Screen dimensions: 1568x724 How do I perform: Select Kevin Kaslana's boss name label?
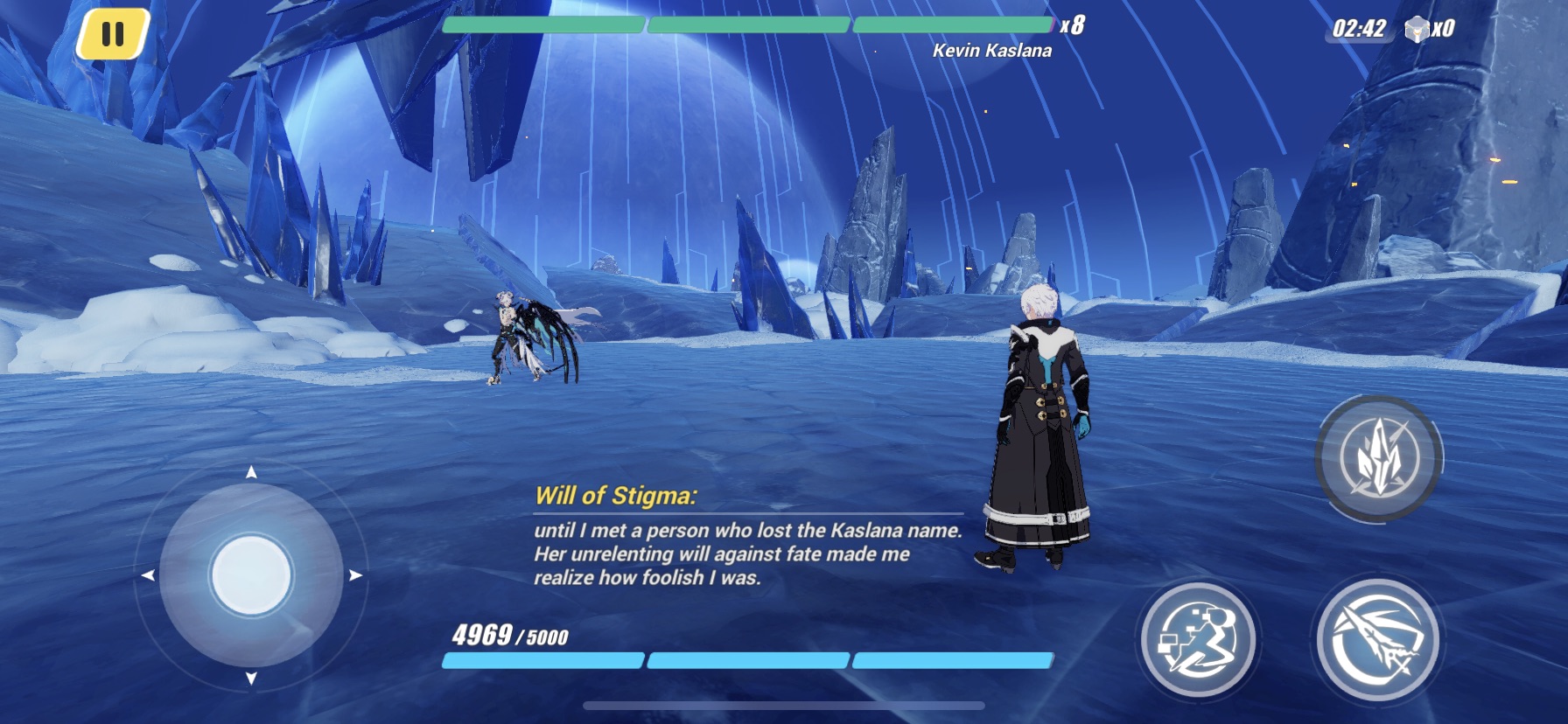tap(991, 50)
